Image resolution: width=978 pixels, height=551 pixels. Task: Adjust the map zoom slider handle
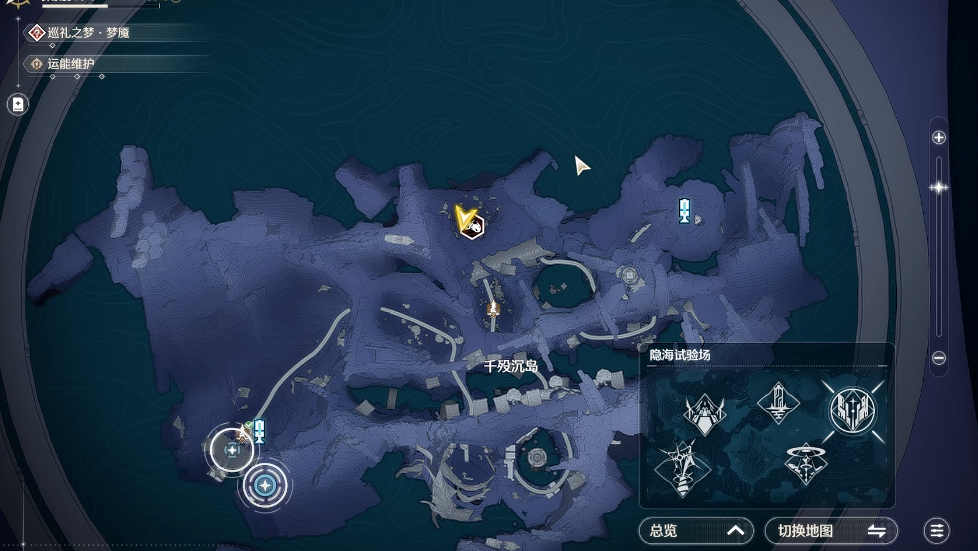coord(938,187)
